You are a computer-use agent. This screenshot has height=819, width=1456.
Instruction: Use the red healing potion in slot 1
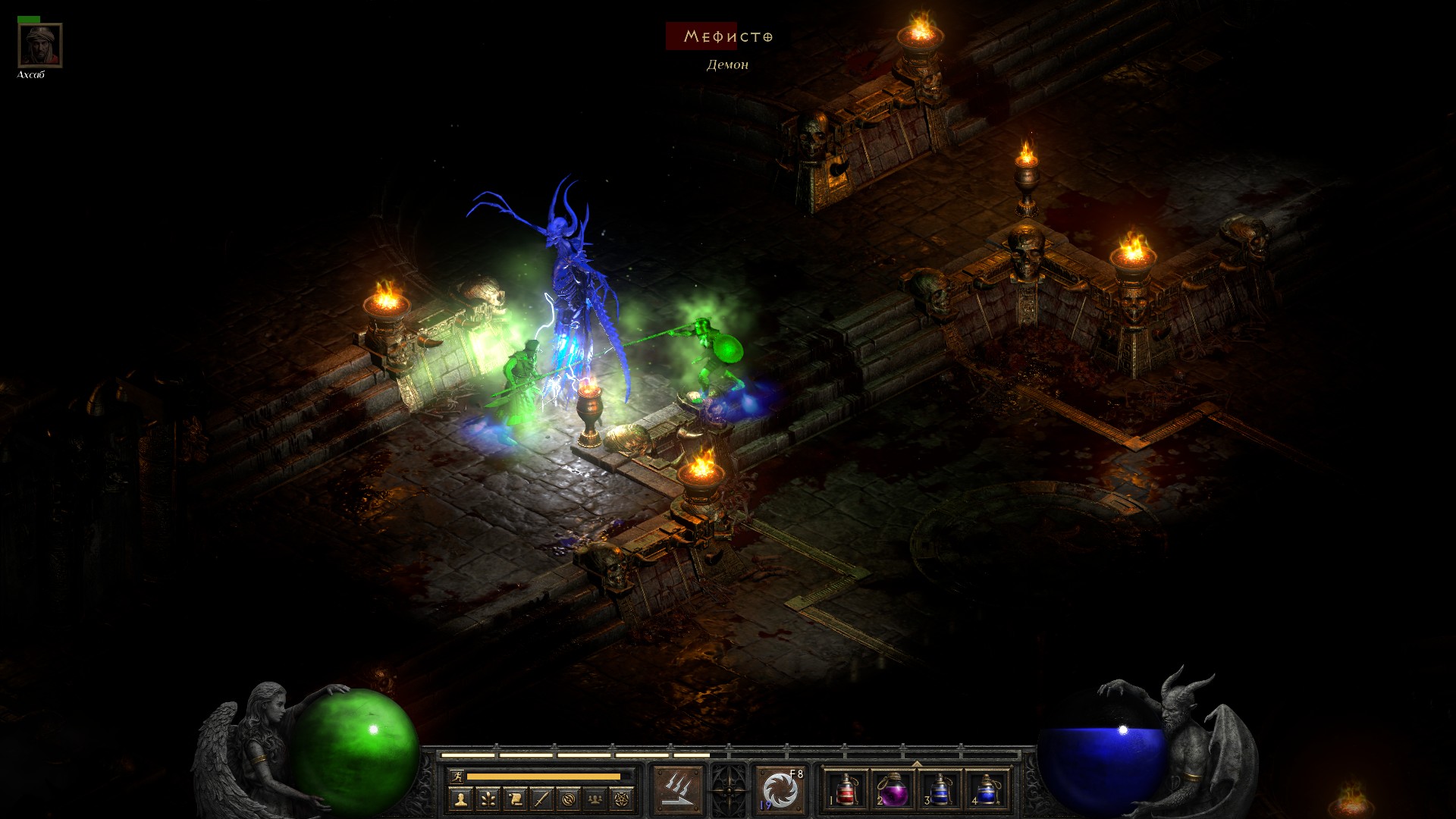[x=846, y=790]
